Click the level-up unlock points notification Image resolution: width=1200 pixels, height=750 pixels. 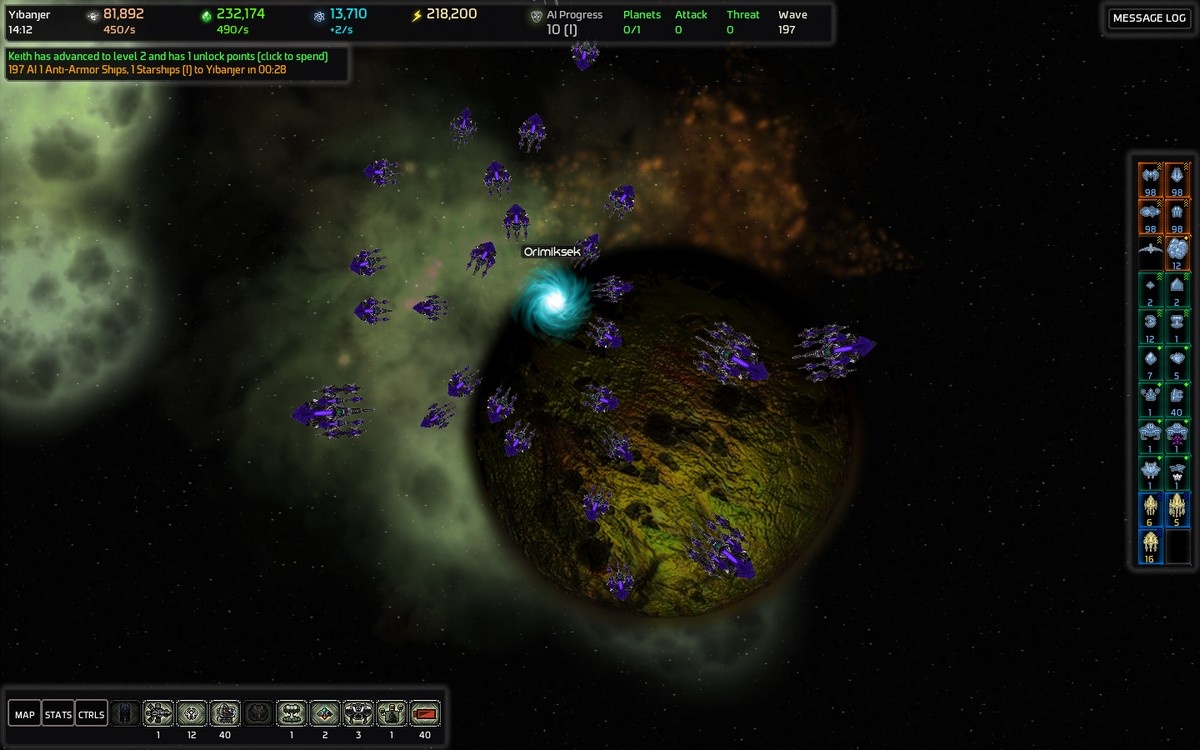[168, 57]
